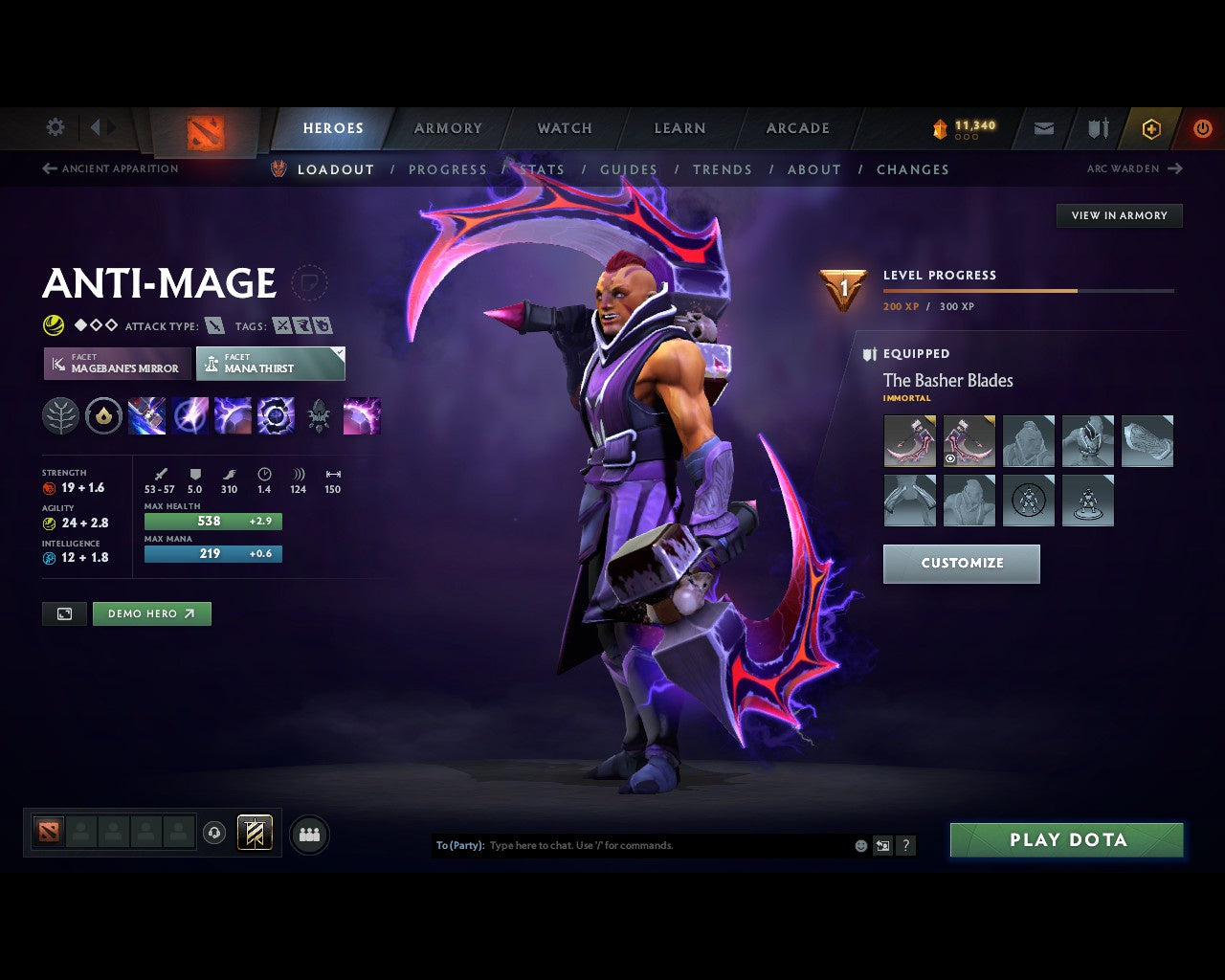
Task: Click VIEW IN ARMORY
Action: click(1119, 215)
